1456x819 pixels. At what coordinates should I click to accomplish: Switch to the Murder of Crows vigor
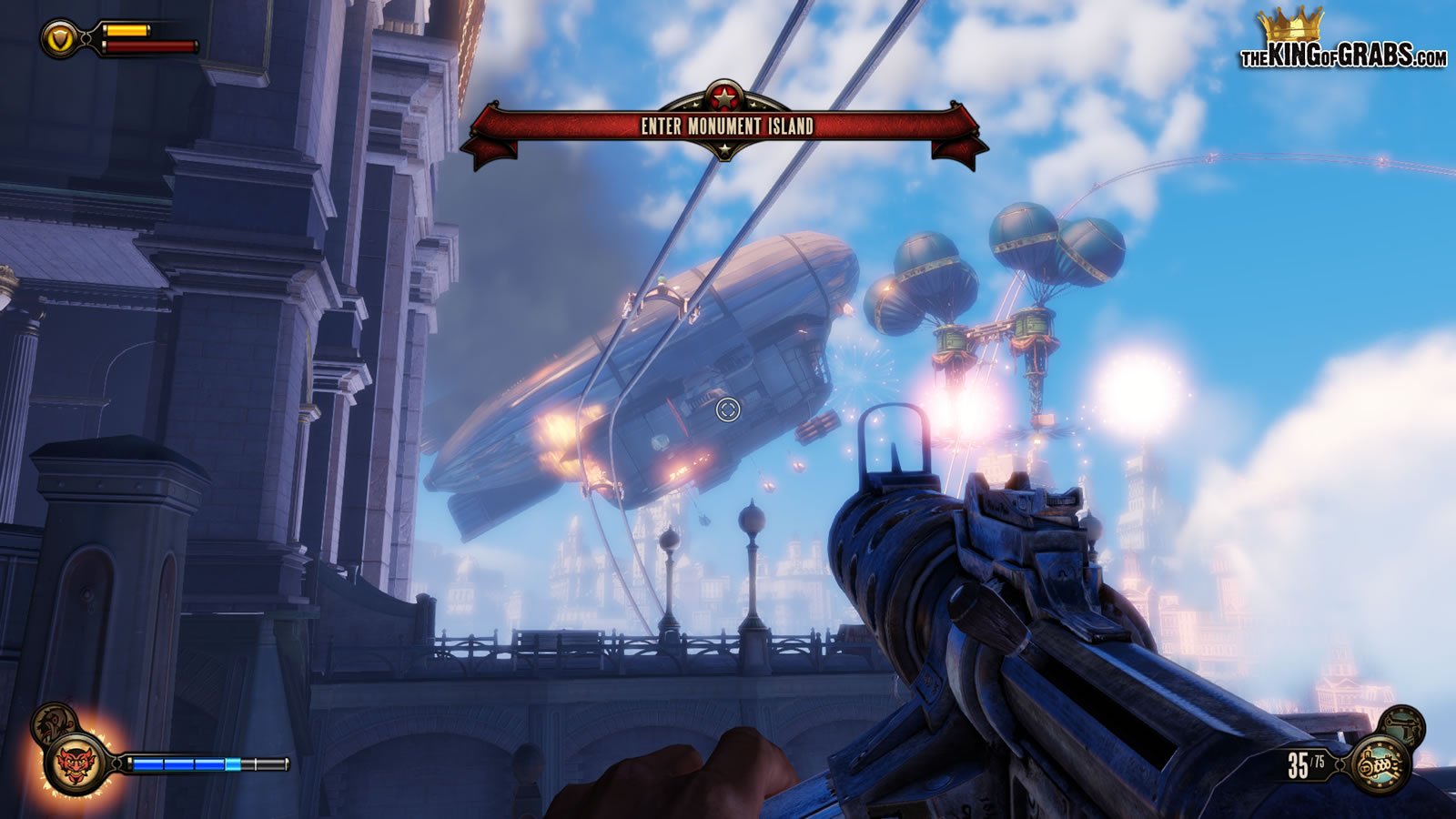tap(53, 722)
